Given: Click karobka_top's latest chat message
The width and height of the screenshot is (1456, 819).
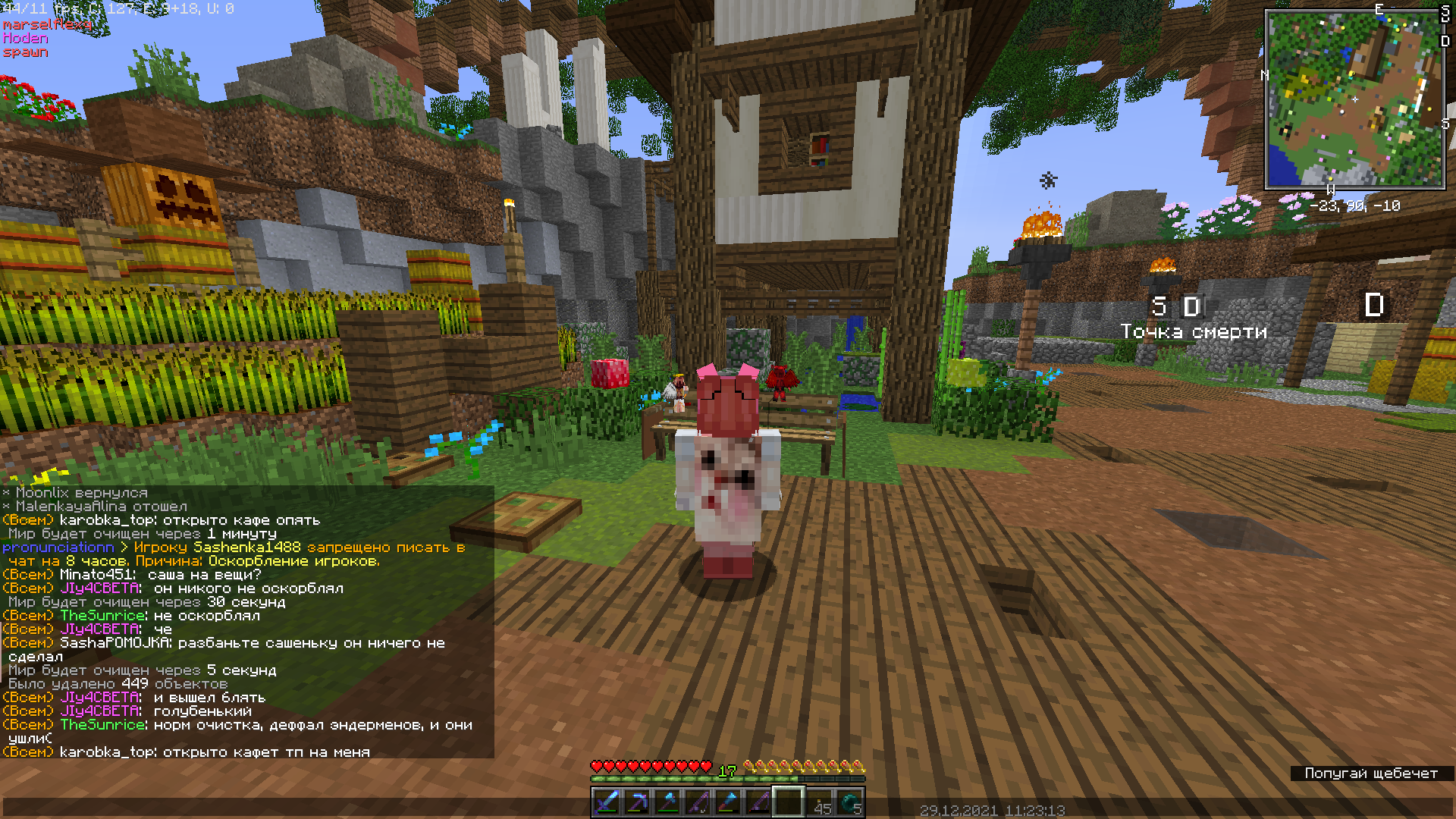Looking at the screenshot, I should point(215,752).
